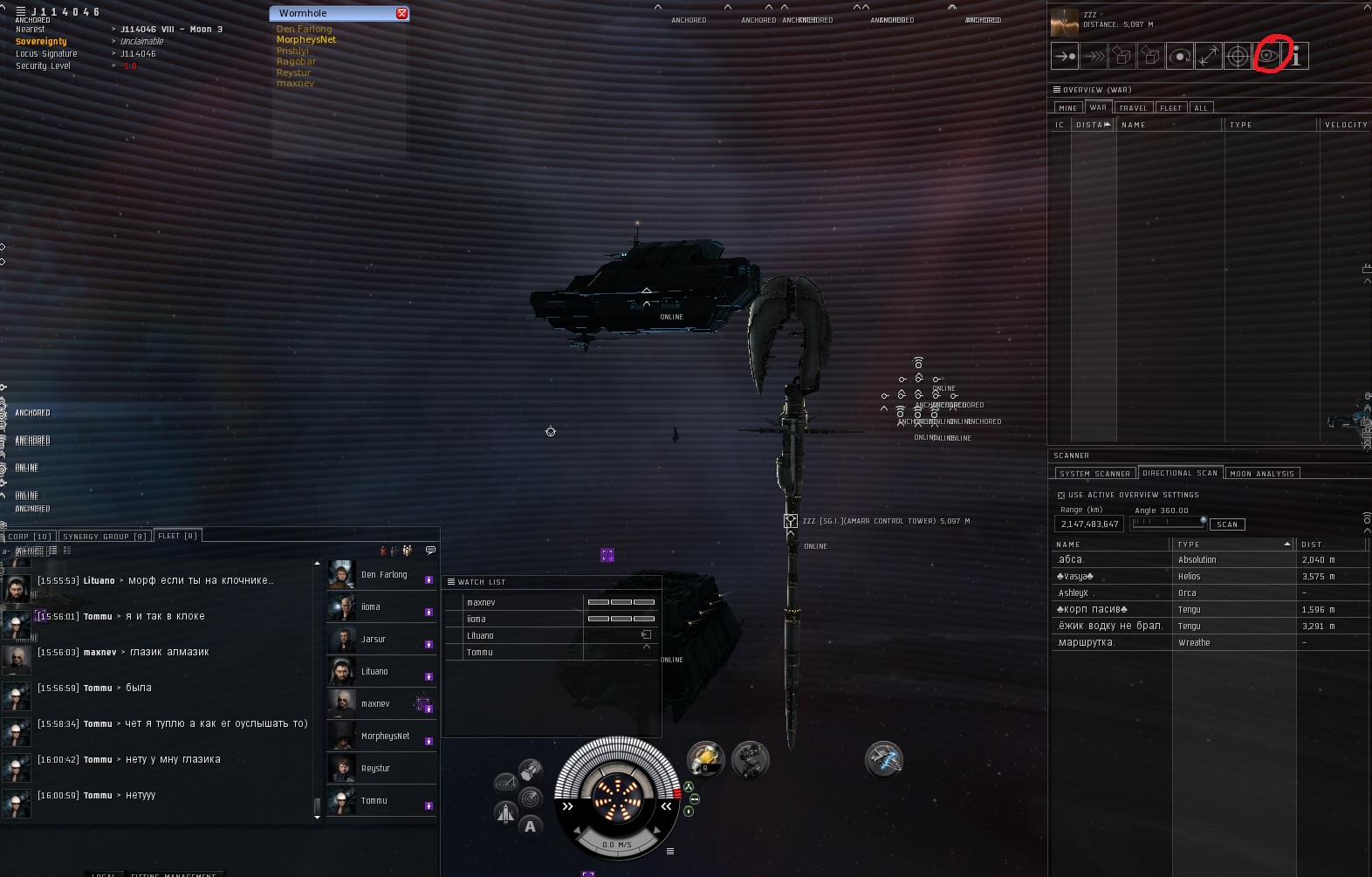Show the All overview tab
The image size is (1372, 877).
click(x=1201, y=108)
